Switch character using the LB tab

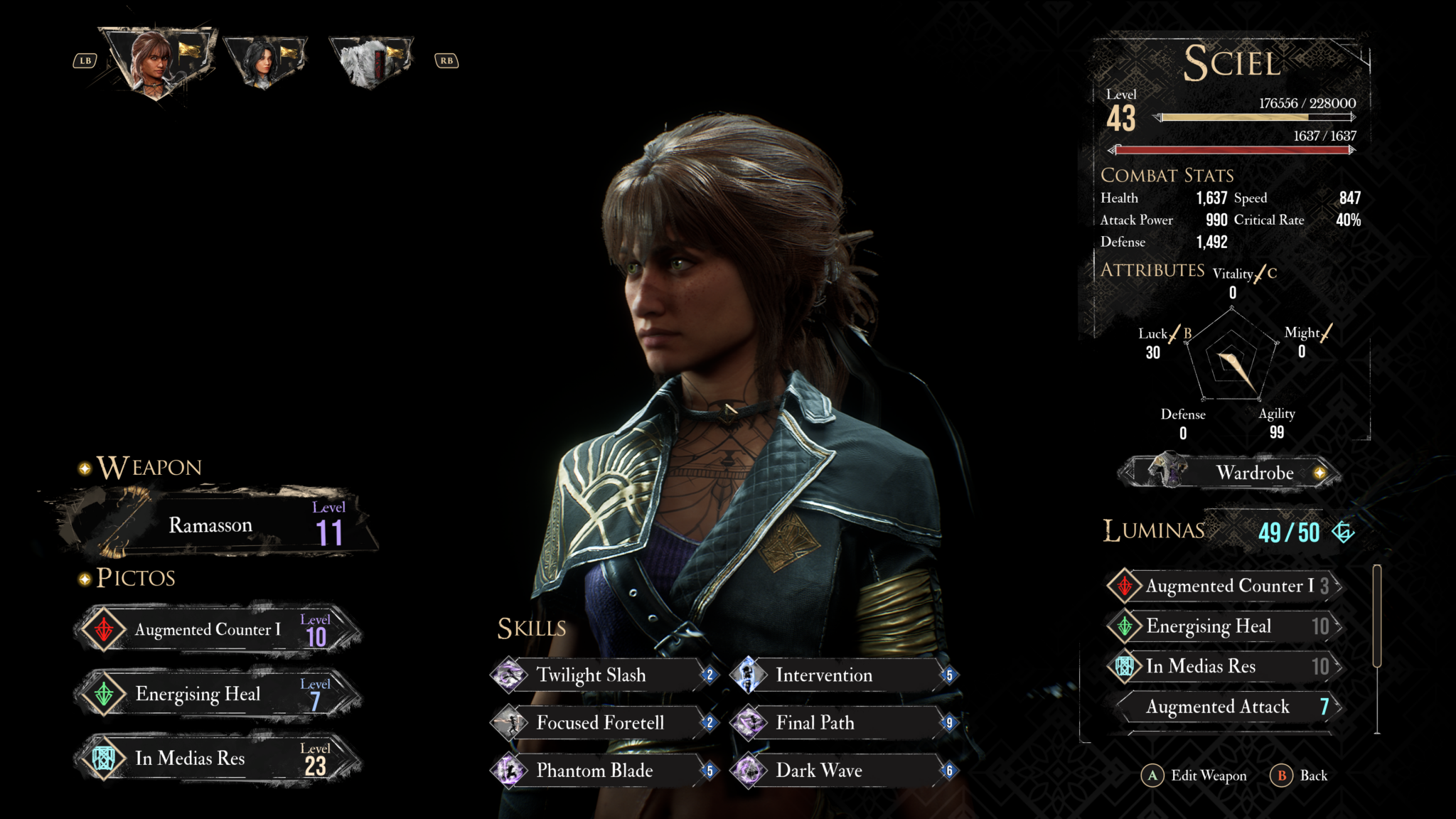click(x=85, y=60)
